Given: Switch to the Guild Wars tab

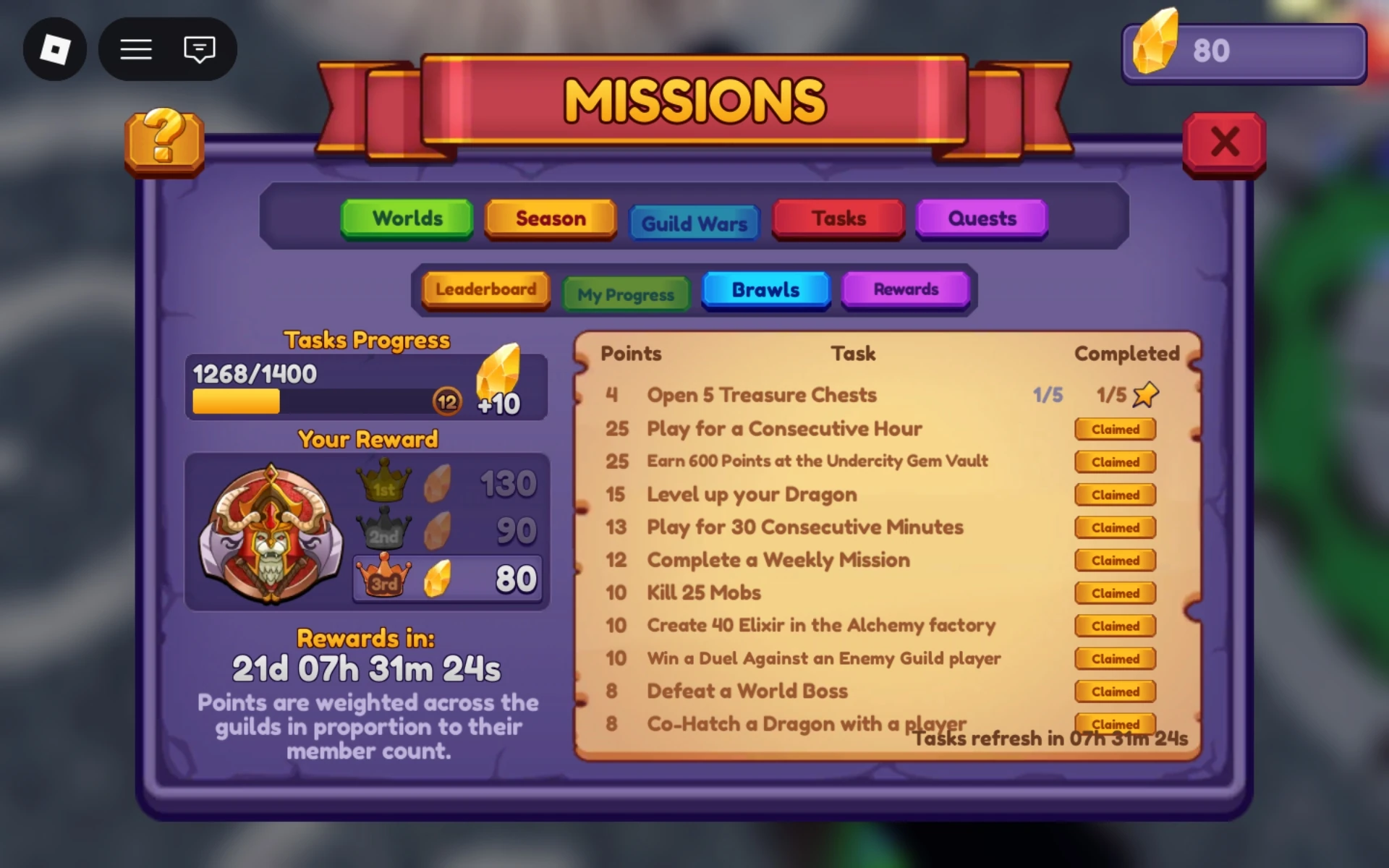Looking at the screenshot, I should (x=694, y=223).
